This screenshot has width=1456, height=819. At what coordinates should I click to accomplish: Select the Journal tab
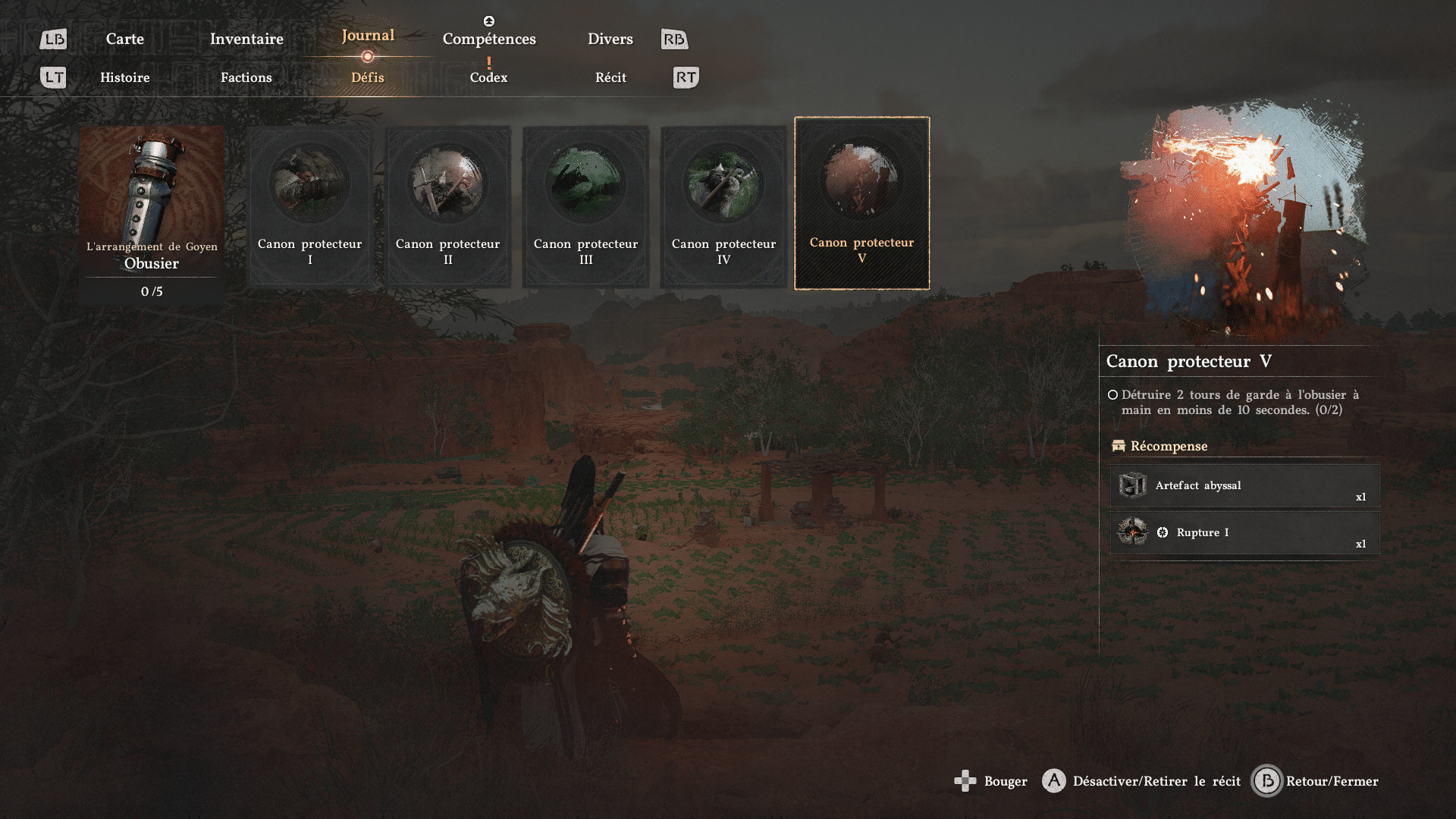click(x=368, y=36)
